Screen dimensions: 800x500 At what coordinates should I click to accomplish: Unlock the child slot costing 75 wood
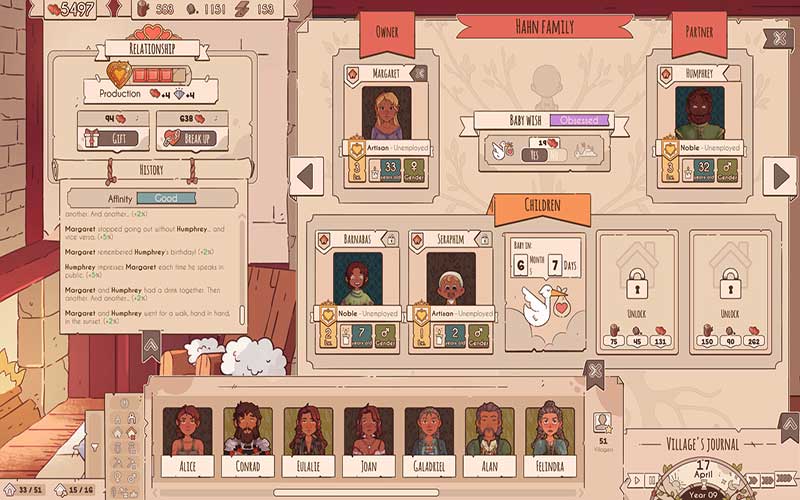(635, 290)
